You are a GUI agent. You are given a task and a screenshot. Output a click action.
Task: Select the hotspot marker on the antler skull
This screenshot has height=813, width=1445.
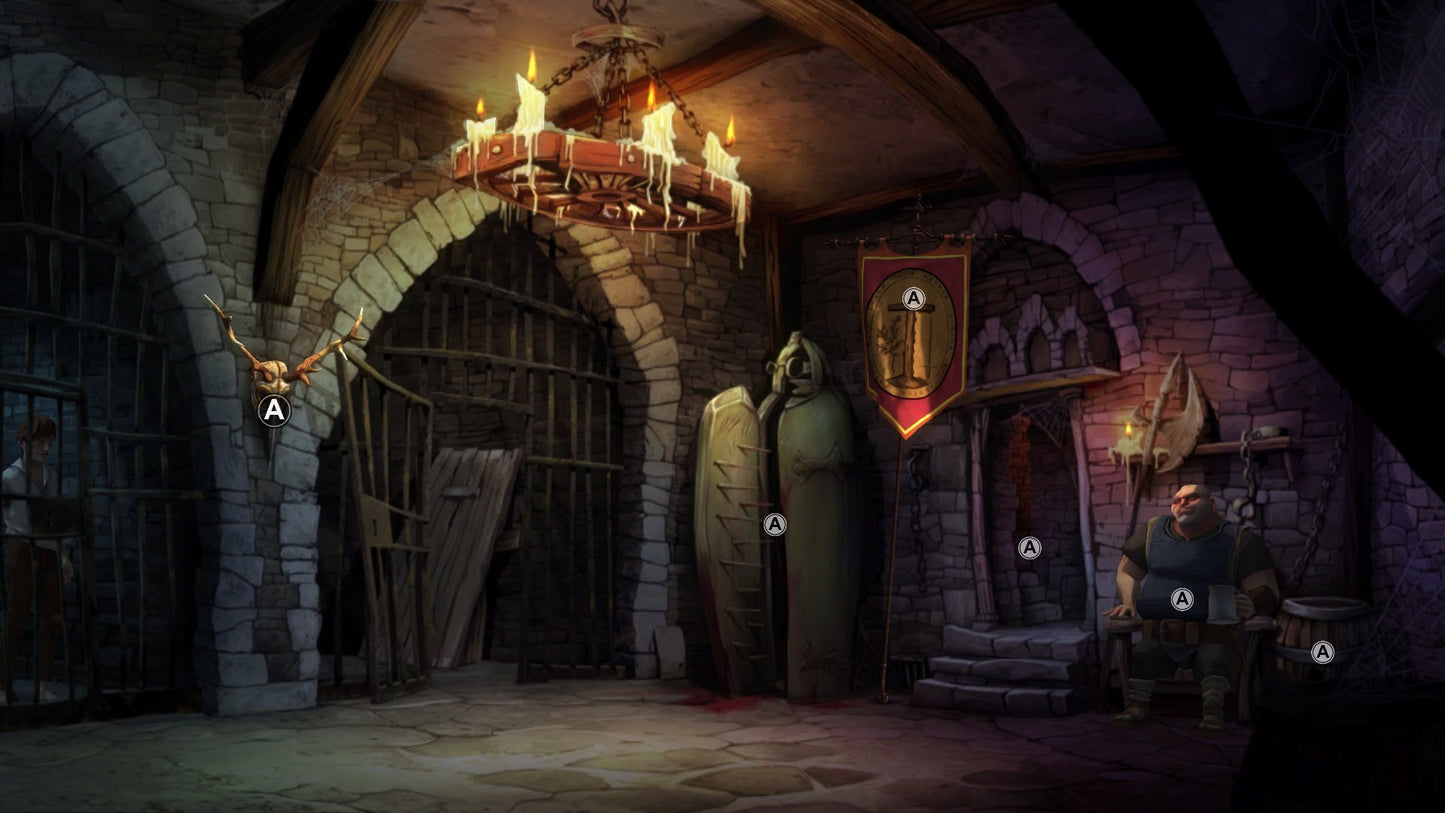tap(274, 410)
